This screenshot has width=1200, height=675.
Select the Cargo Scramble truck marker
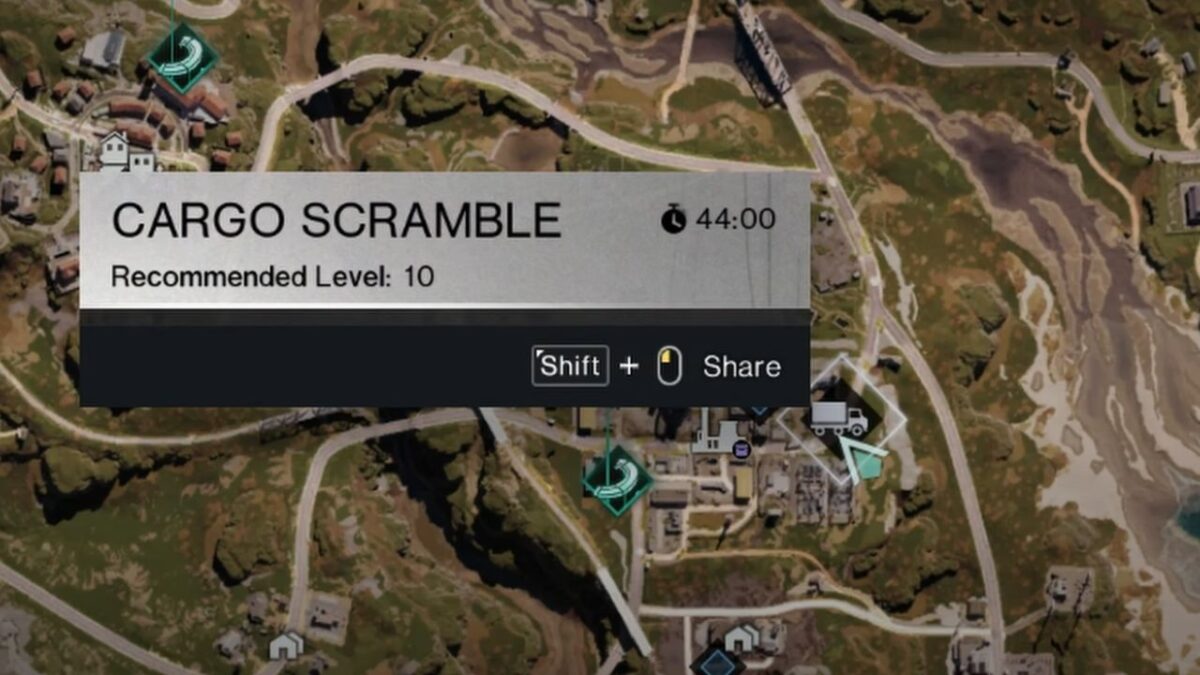[839, 418]
